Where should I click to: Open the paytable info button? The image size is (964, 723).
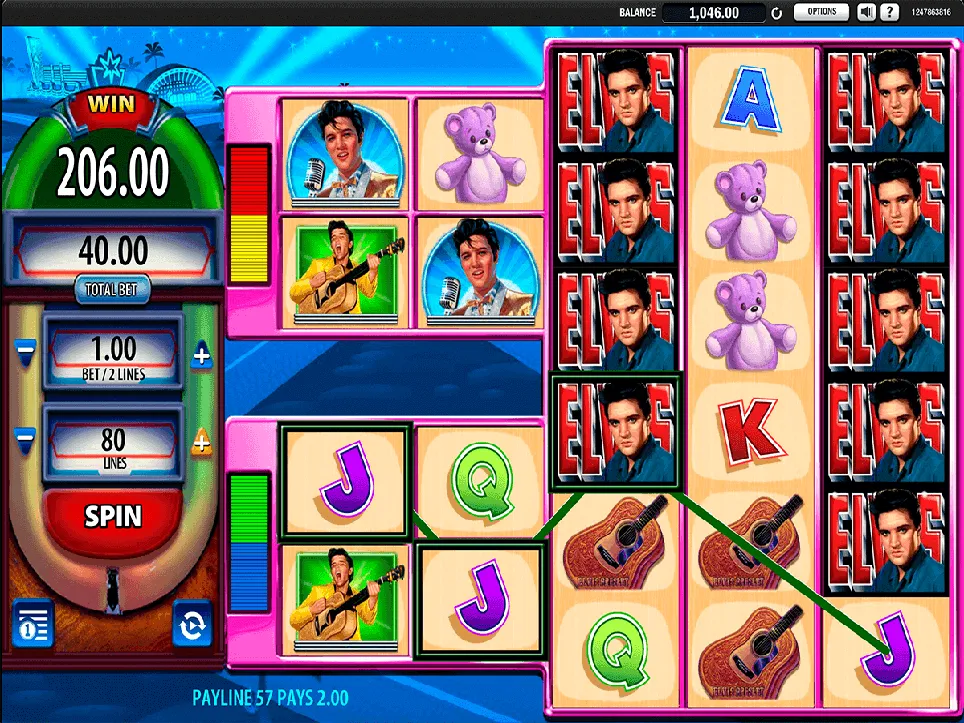pos(32,623)
